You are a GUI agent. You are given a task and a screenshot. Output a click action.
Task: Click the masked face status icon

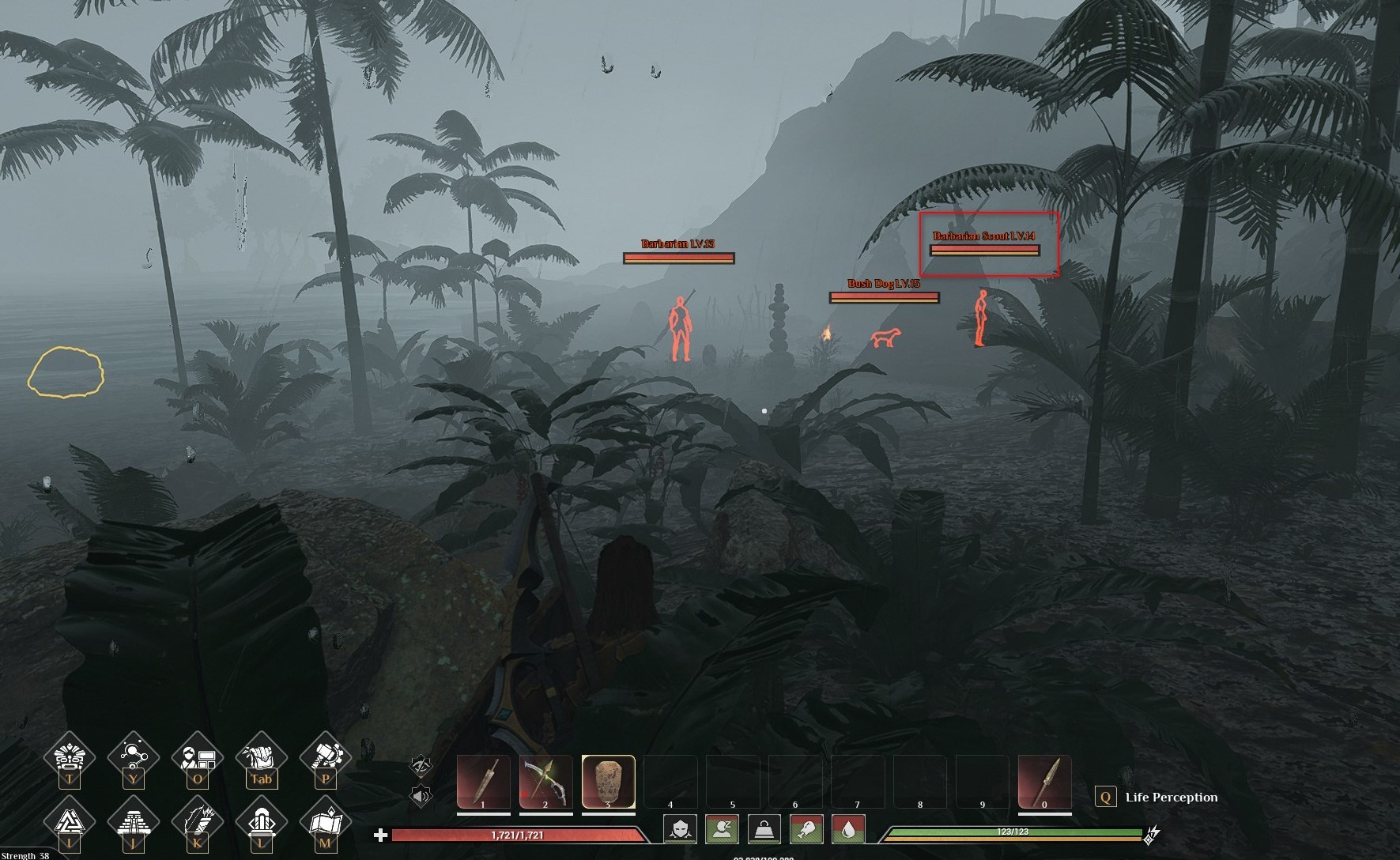pos(681,829)
